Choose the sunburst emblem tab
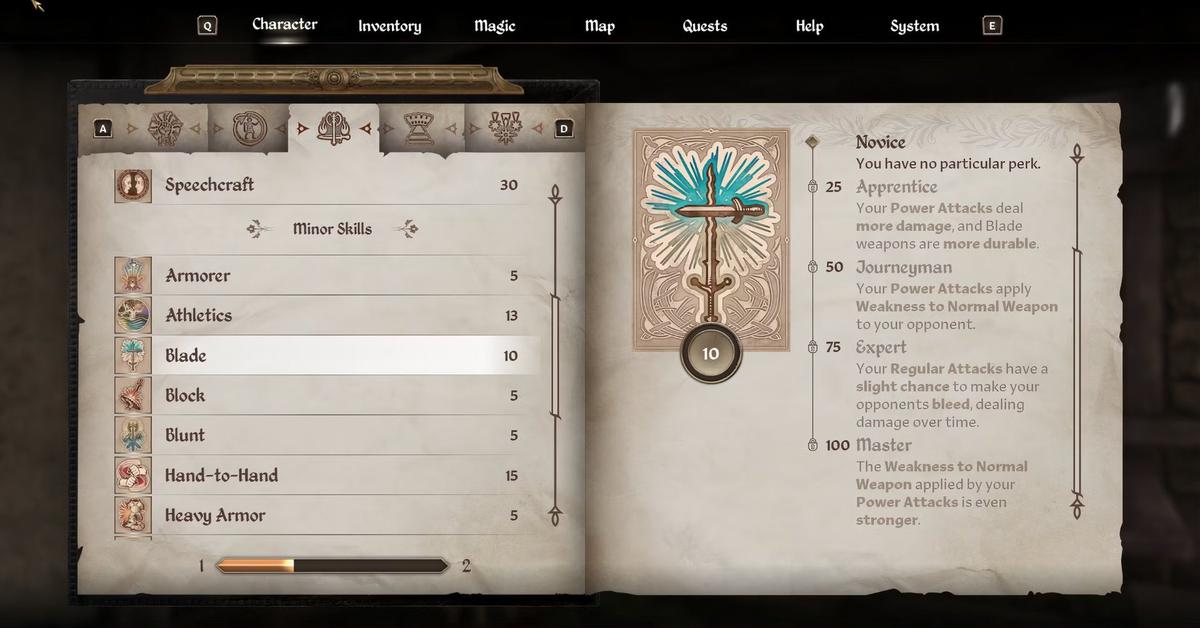Screen dimensions: 1200x628 pos(164,128)
